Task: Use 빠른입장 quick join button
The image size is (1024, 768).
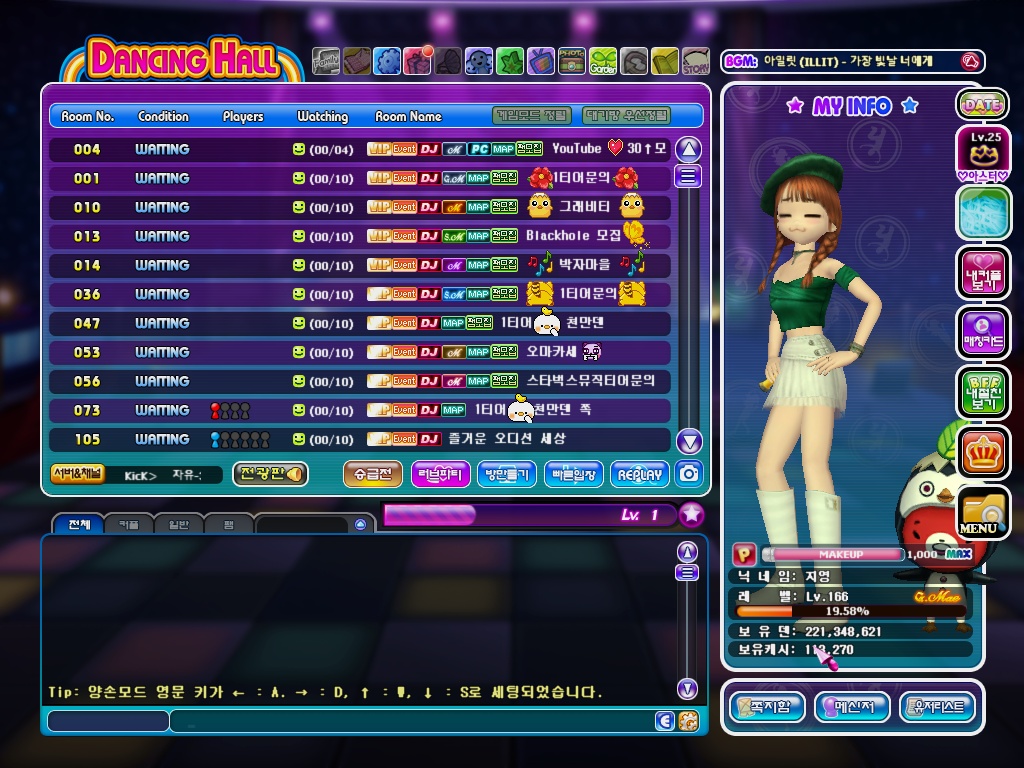Action: [574, 474]
